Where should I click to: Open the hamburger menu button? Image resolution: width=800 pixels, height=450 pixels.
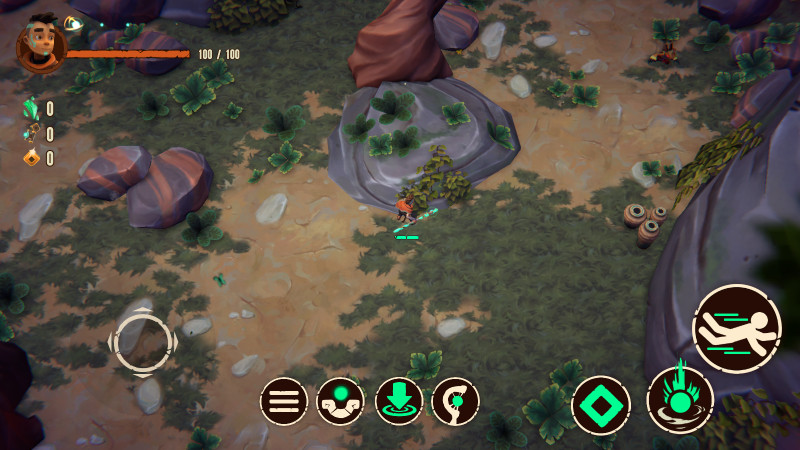click(x=284, y=402)
